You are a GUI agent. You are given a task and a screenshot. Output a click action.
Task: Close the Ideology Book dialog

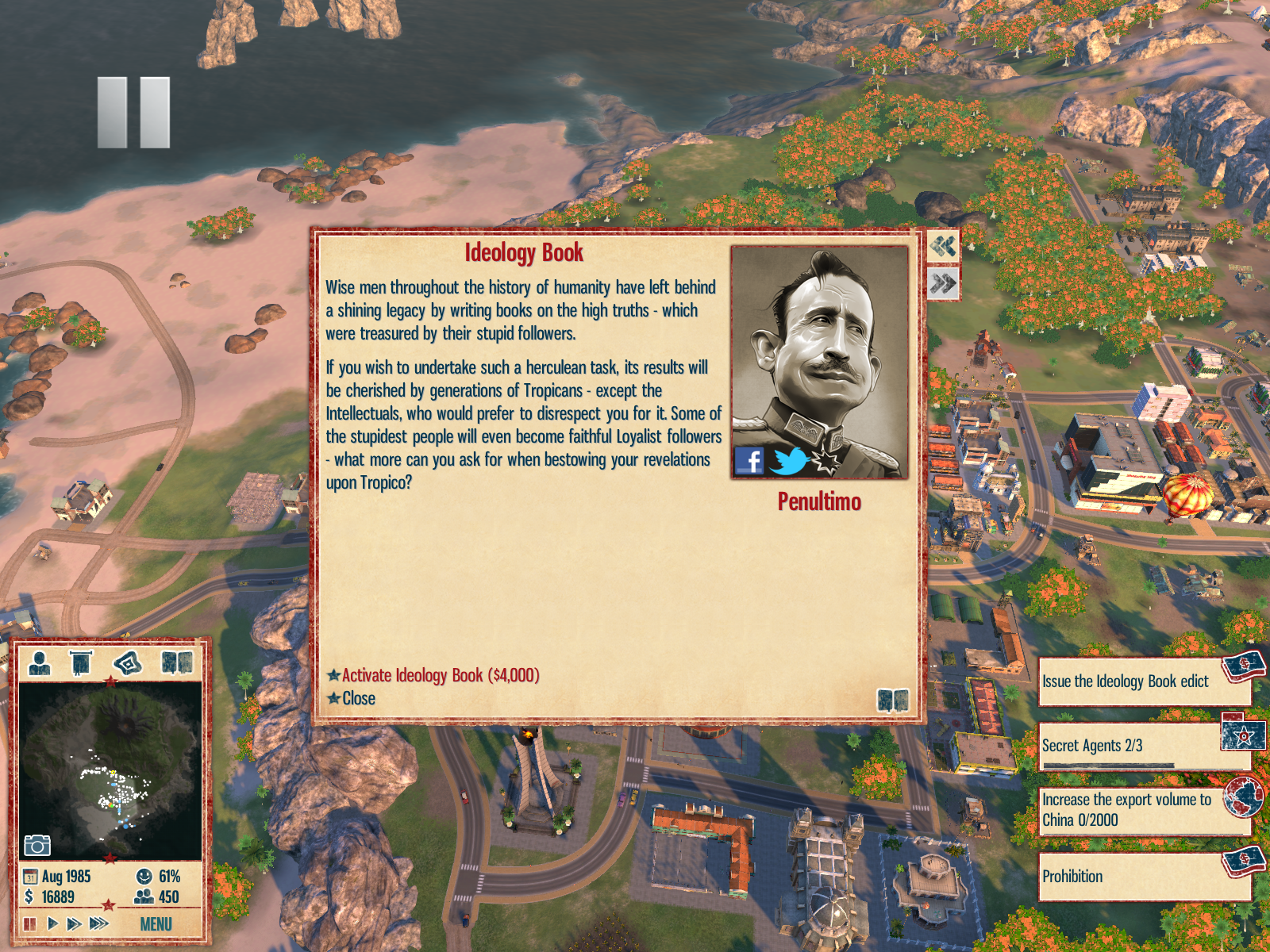tap(358, 699)
